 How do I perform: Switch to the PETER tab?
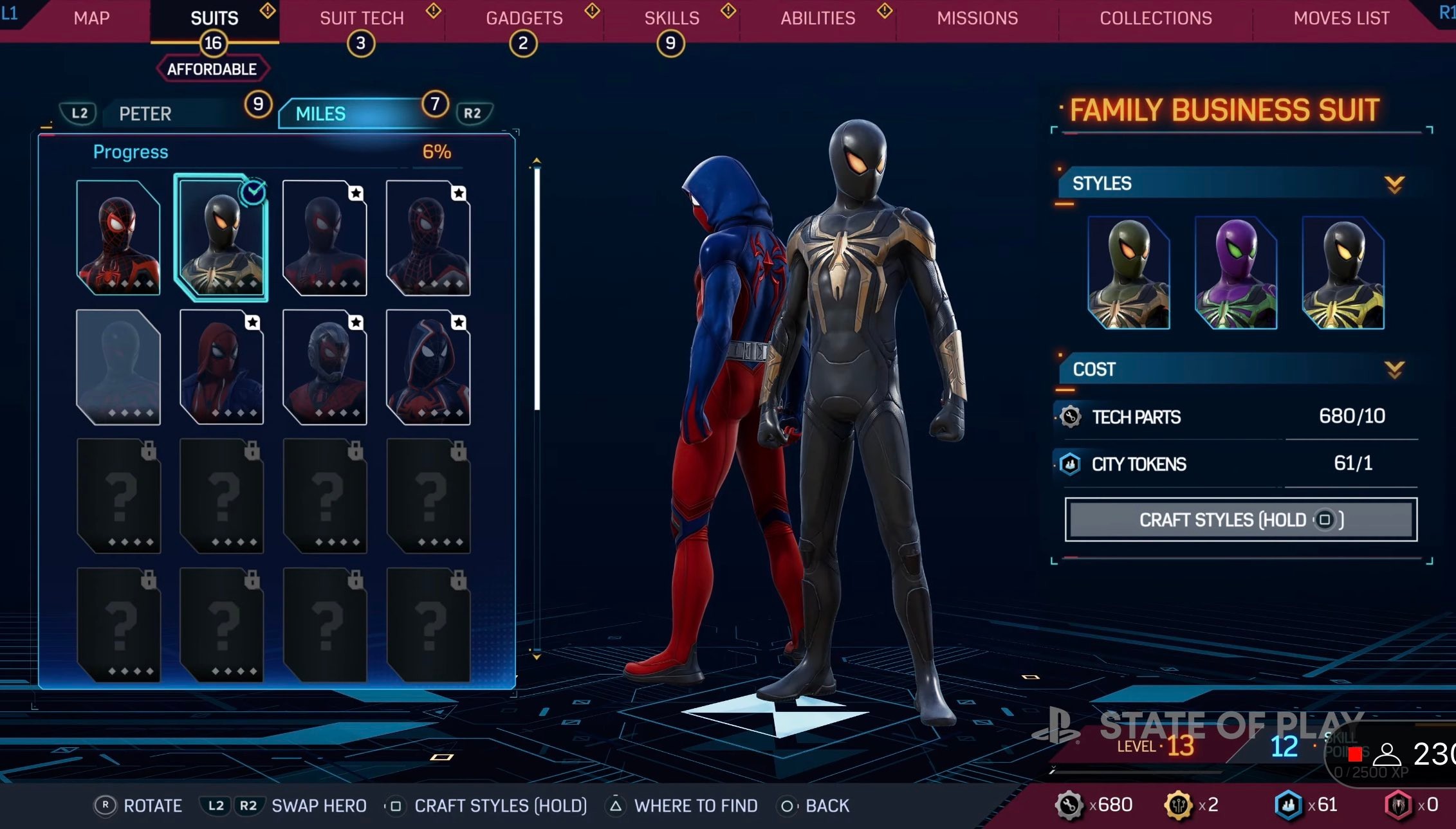click(x=145, y=113)
